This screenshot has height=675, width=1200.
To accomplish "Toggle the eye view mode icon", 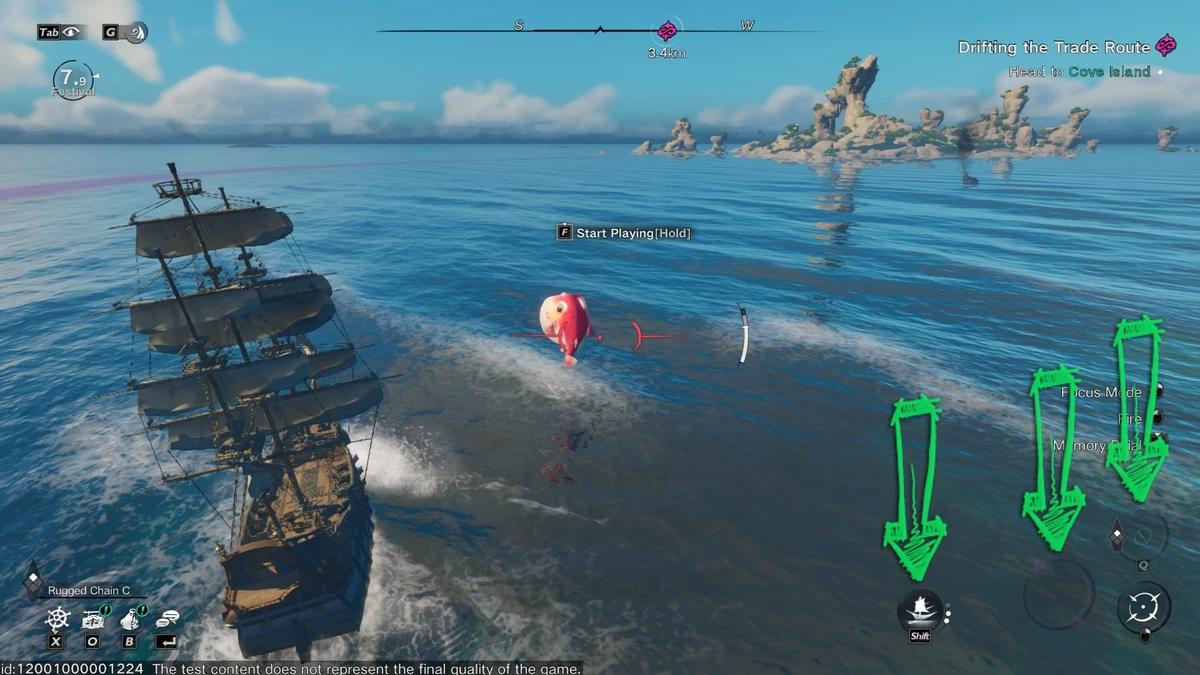I will 71,32.
